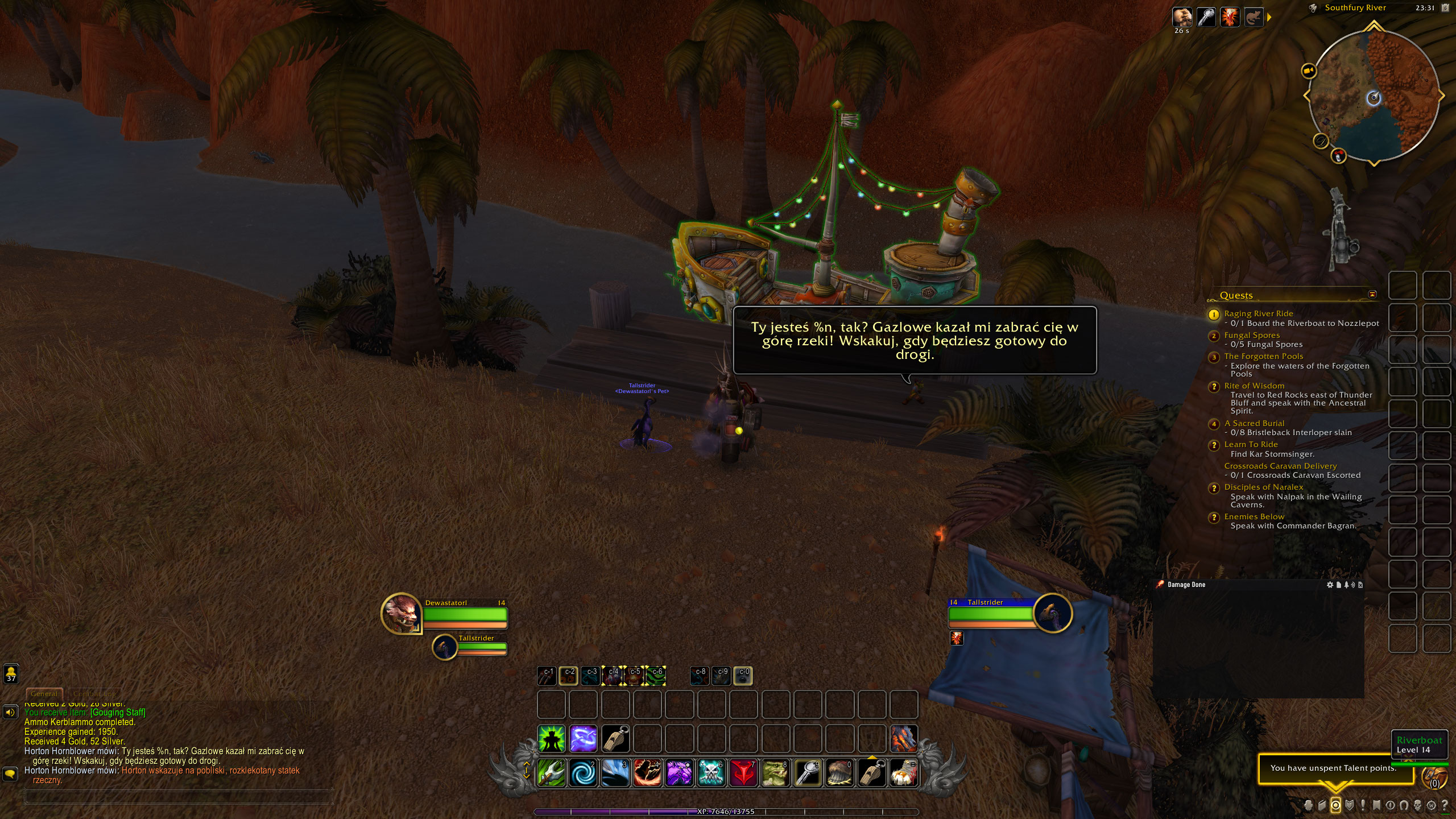Collapse the Quests tracker using its header icon
The image size is (1456, 819).
coord(1373,295)
